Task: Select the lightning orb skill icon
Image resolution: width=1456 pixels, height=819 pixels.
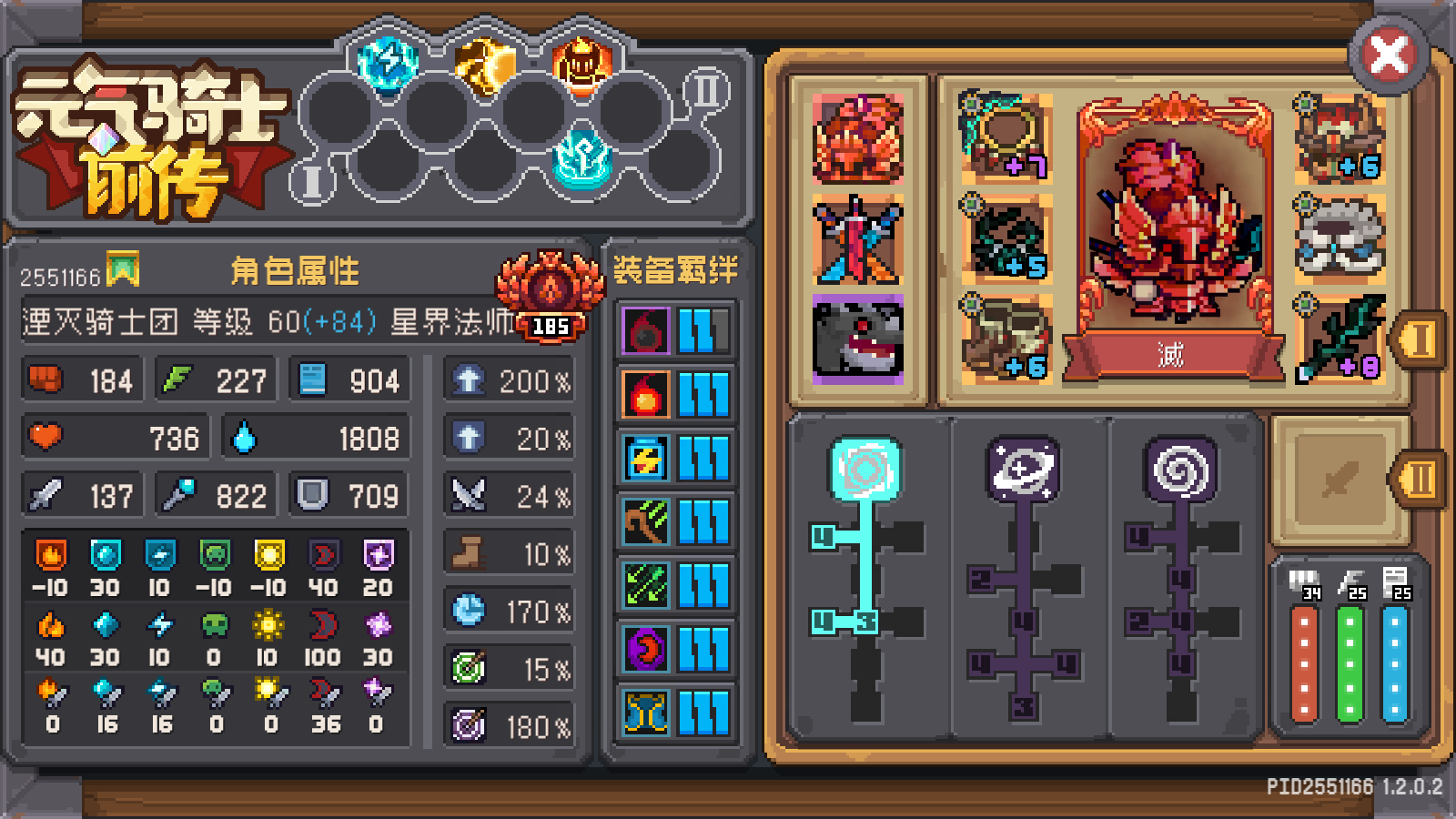Action: [x=386, y=64]
